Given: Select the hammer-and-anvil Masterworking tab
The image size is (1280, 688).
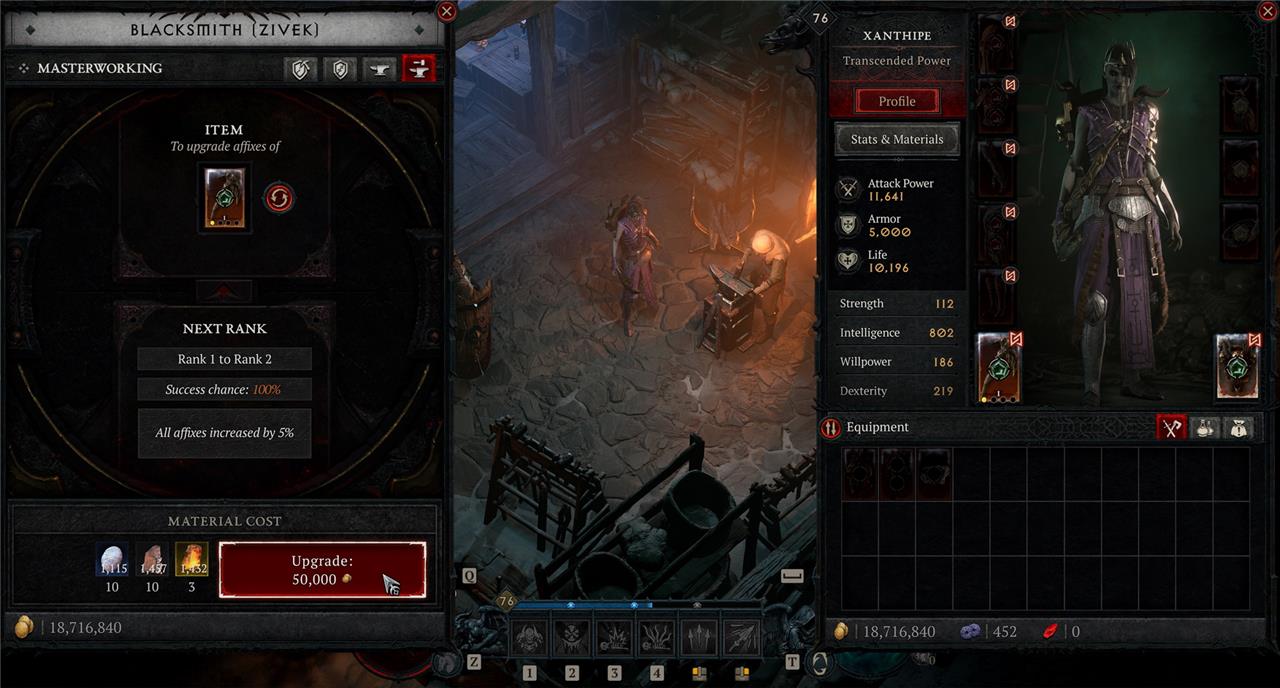Looking at the screenshot, I should coord(418,68).
